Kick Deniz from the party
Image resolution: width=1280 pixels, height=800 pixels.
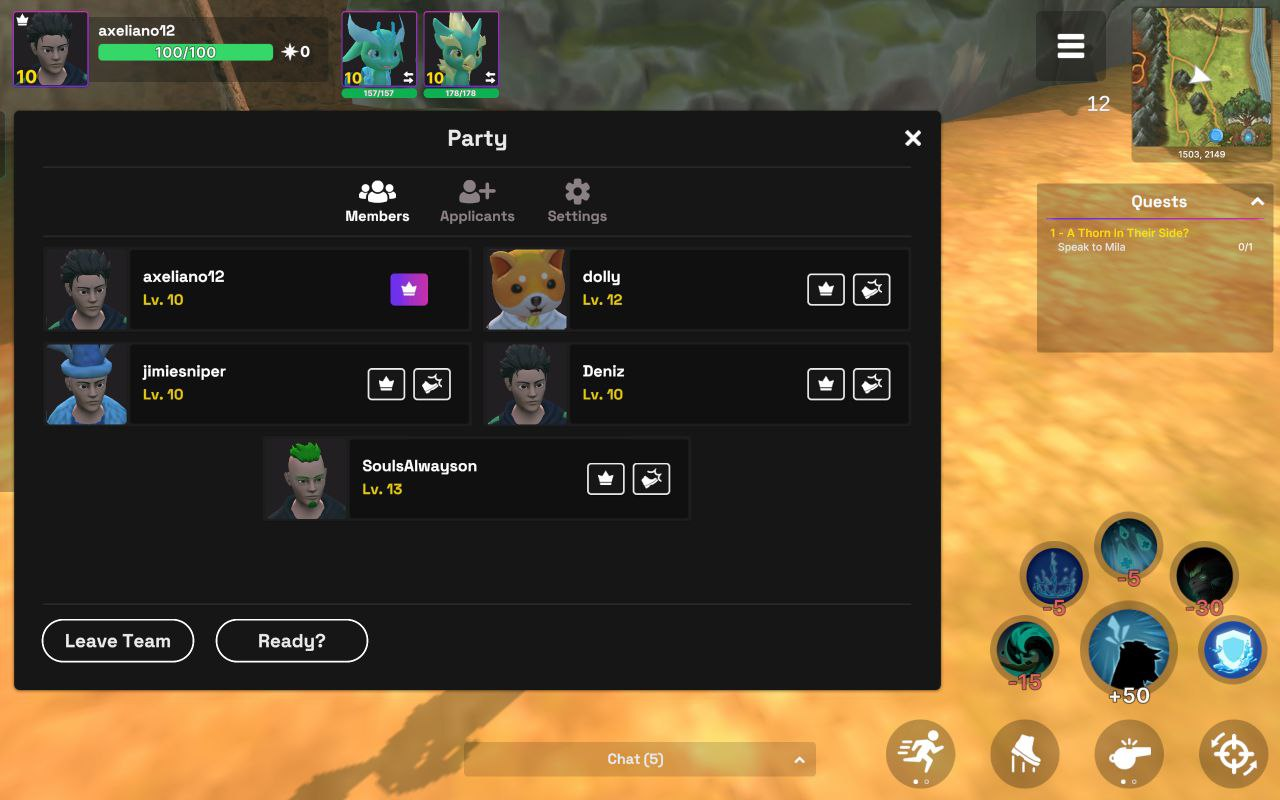(x=872, y=384)
